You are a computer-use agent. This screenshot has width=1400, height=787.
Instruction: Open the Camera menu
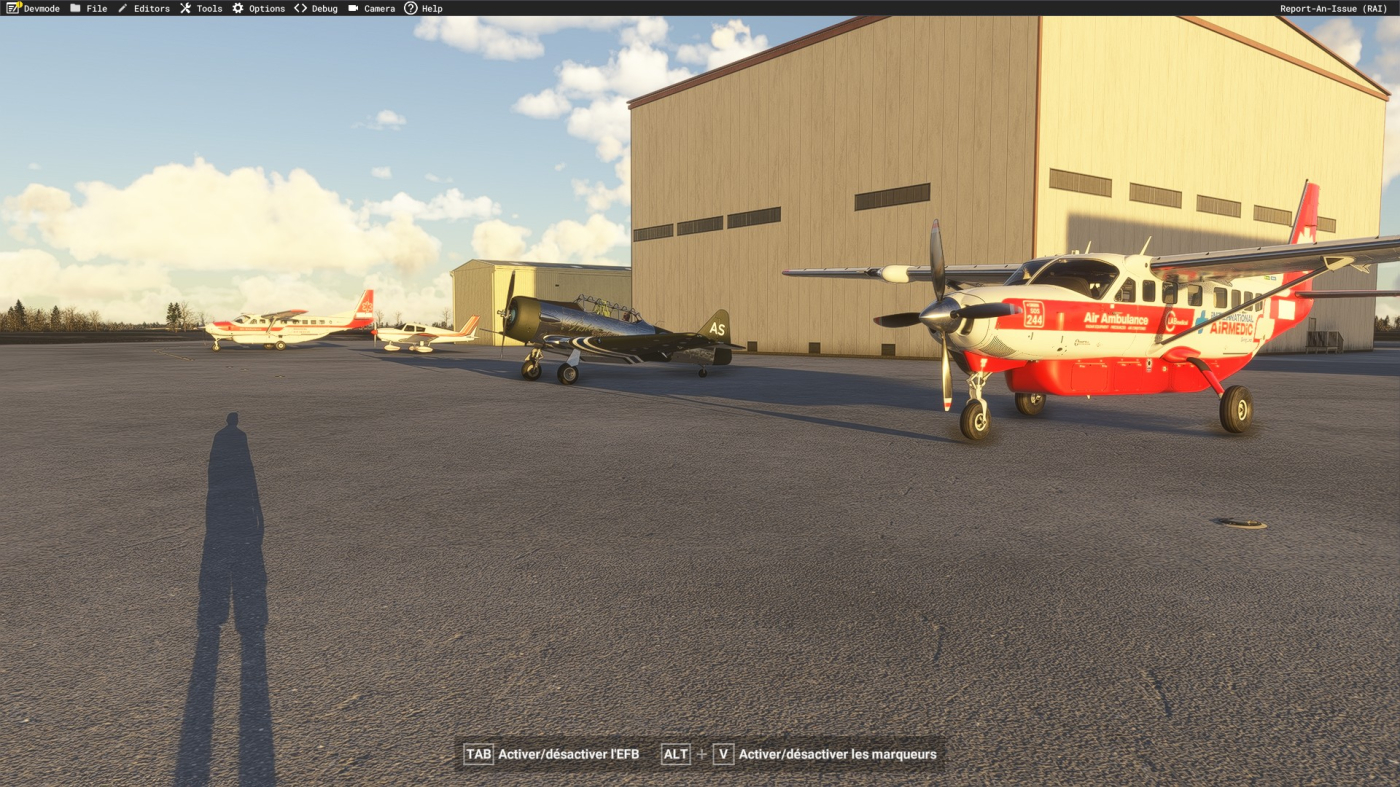tap(372, 8)
